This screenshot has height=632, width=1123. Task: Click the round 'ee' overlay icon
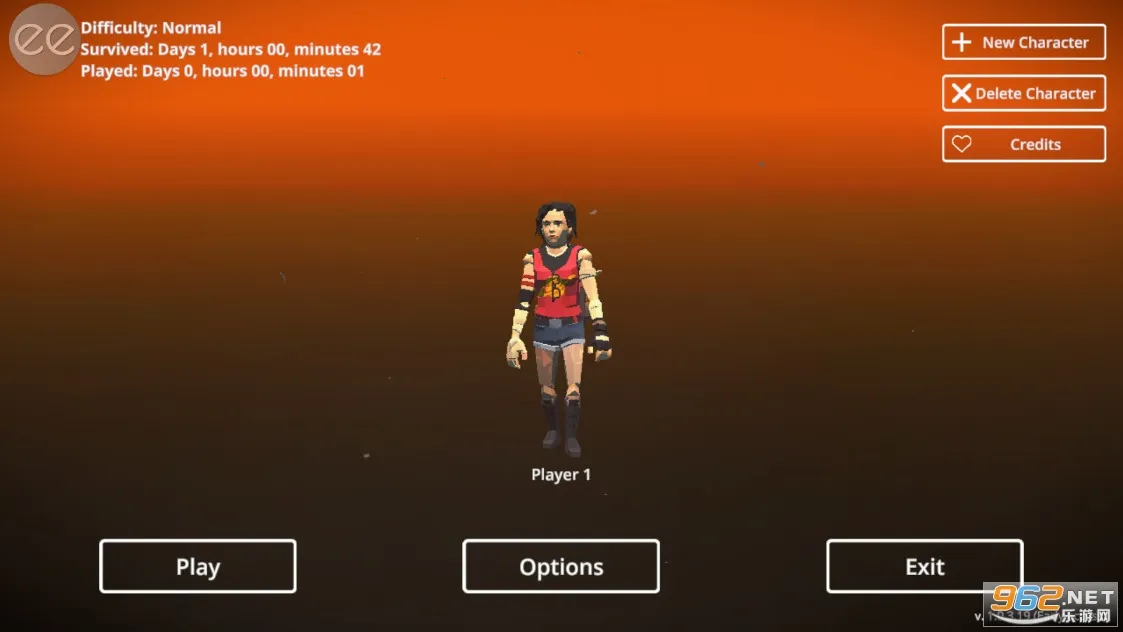pyautogui.click(x=44, y=38)
